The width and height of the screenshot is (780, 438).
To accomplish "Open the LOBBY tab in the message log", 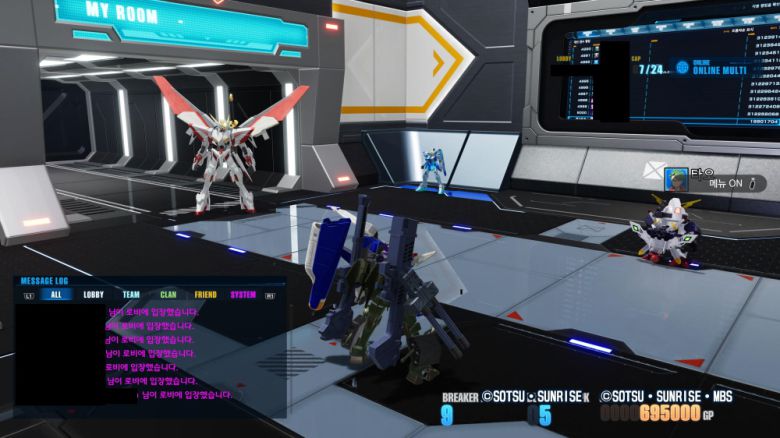I will [x=94, y=295].
